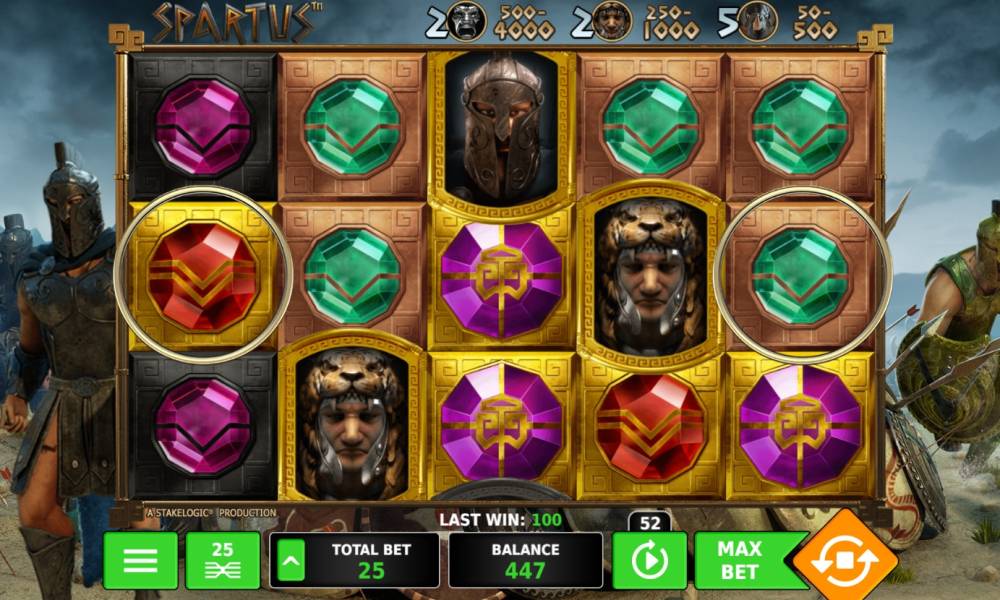Open the 25 paylines selector
Image resolution: width=1000 pixels, height=600 pixels.
click(x=222, y=560)
